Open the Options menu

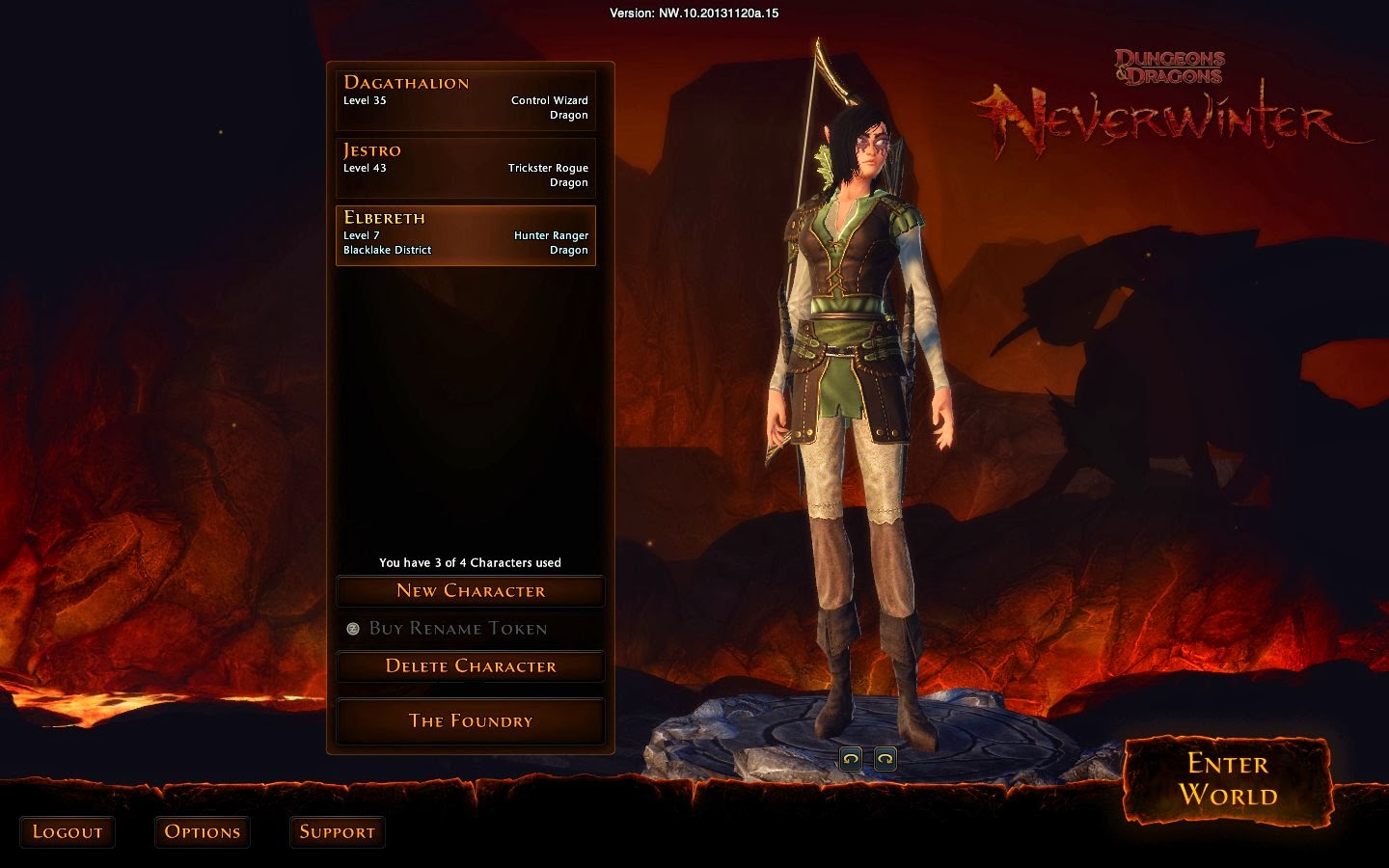tap(203, 832)
